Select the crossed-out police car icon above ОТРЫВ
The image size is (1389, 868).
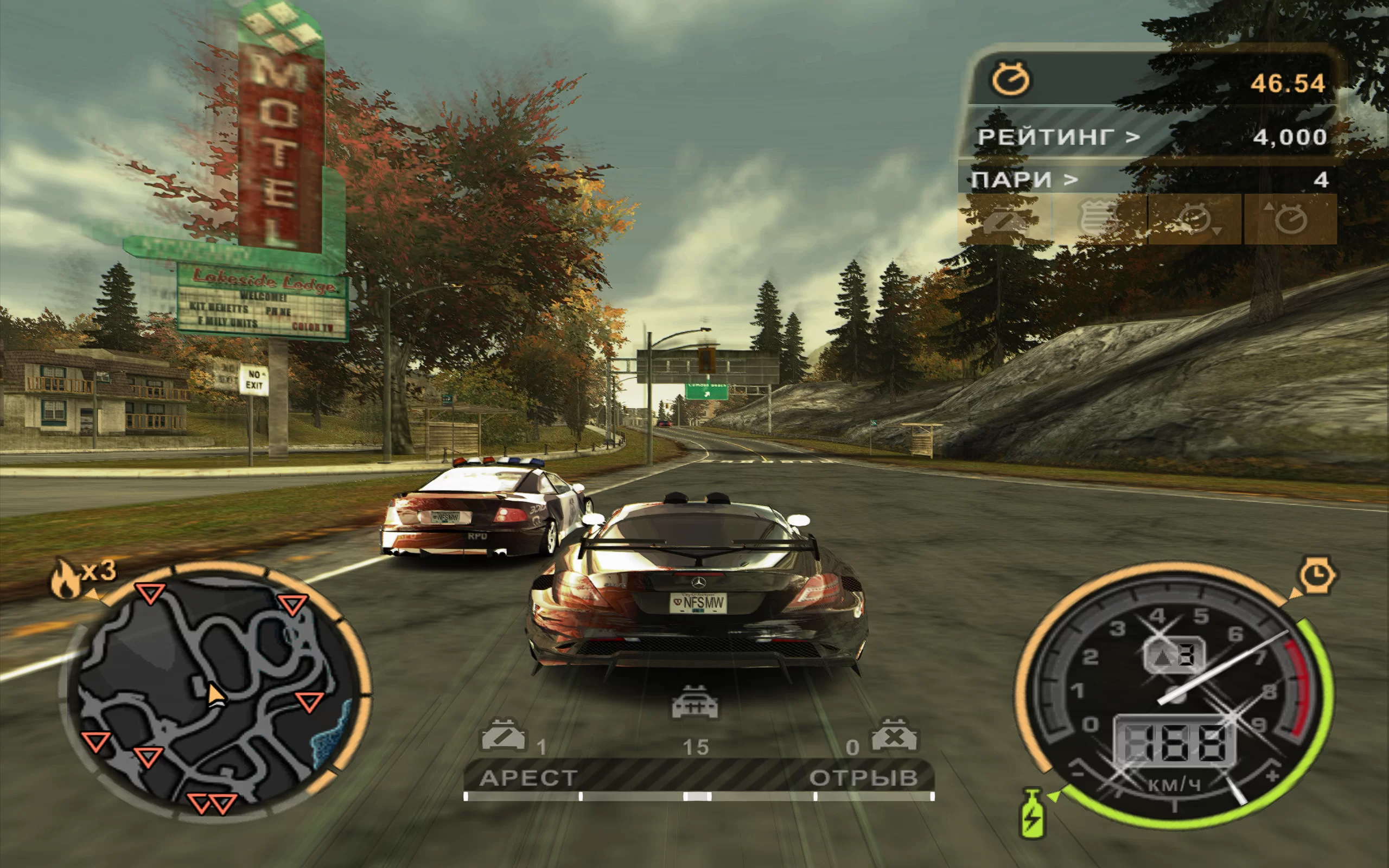pos(894,736)
